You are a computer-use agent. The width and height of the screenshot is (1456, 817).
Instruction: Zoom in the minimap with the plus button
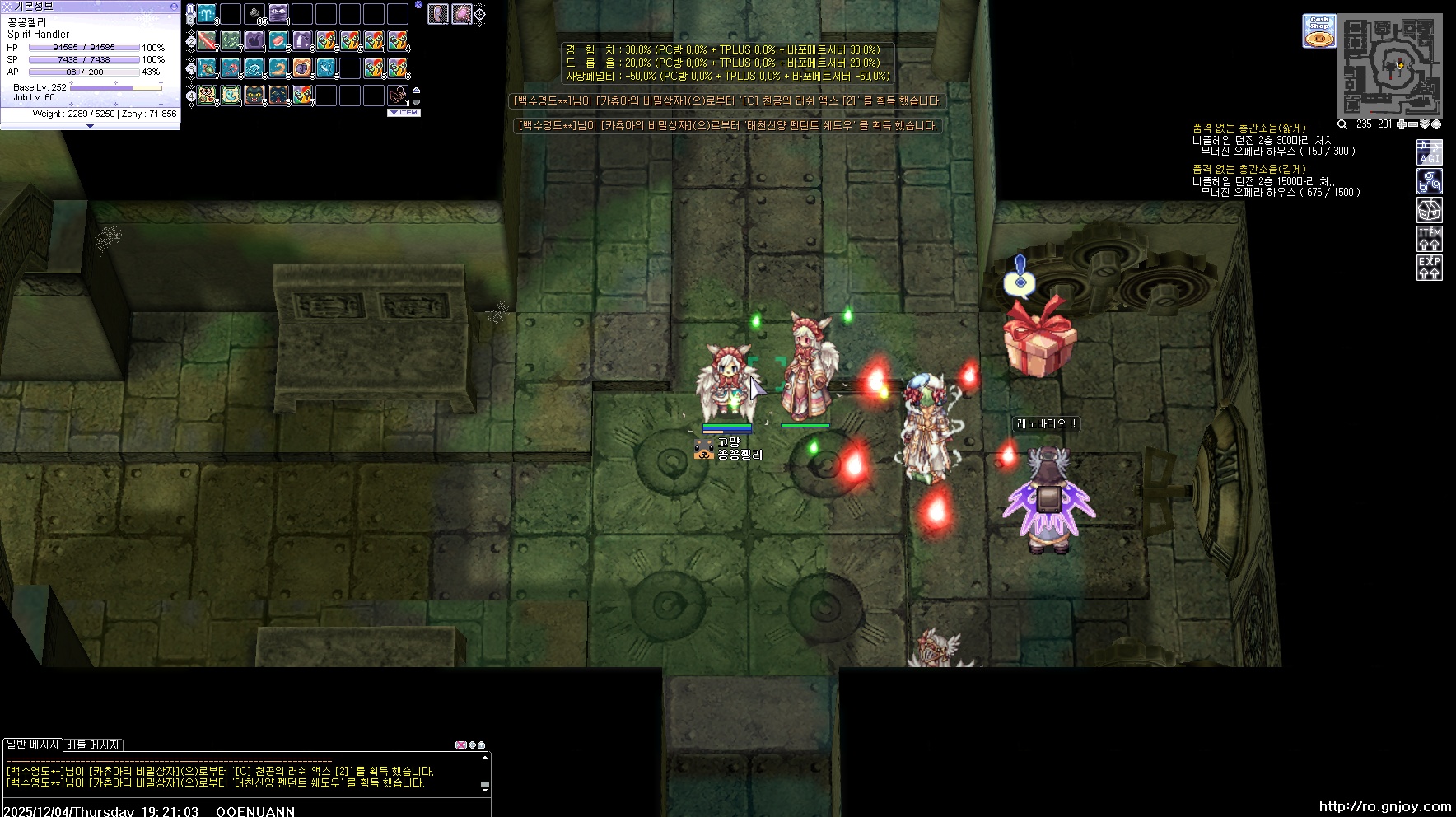pyautogui.click(x=1402, y=124)
